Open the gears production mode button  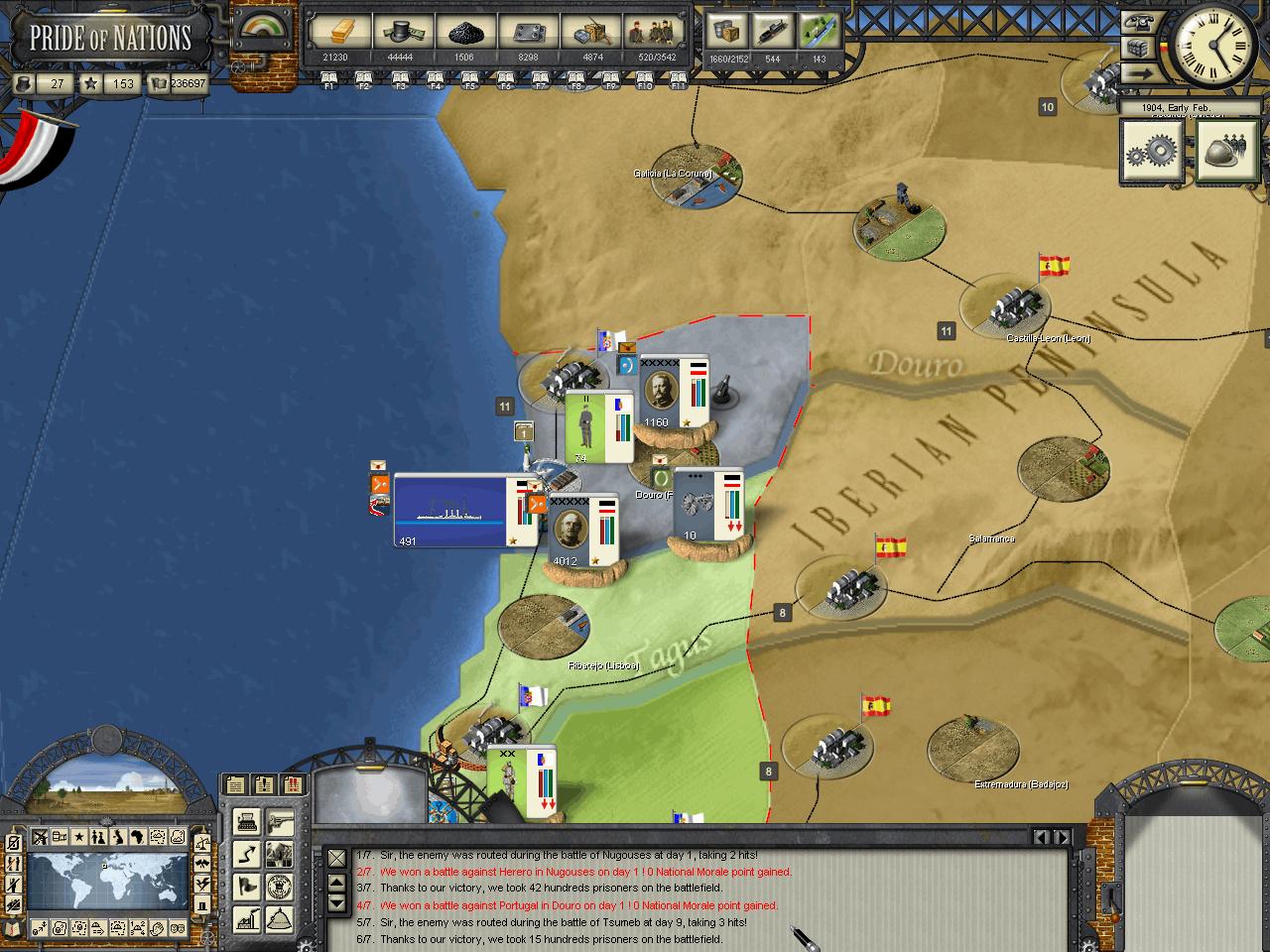click(1151, 151)
